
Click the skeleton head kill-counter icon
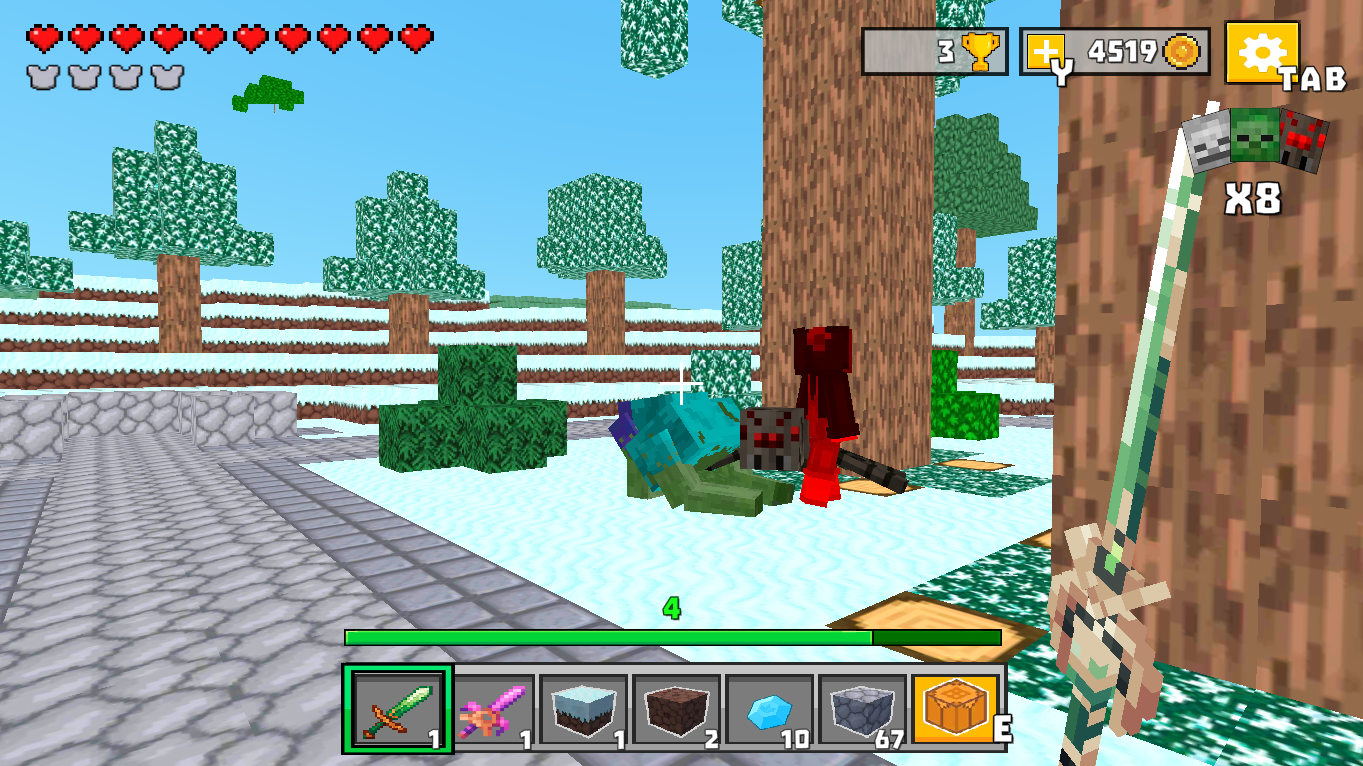pyautogui.click(x=1203, y=138)
